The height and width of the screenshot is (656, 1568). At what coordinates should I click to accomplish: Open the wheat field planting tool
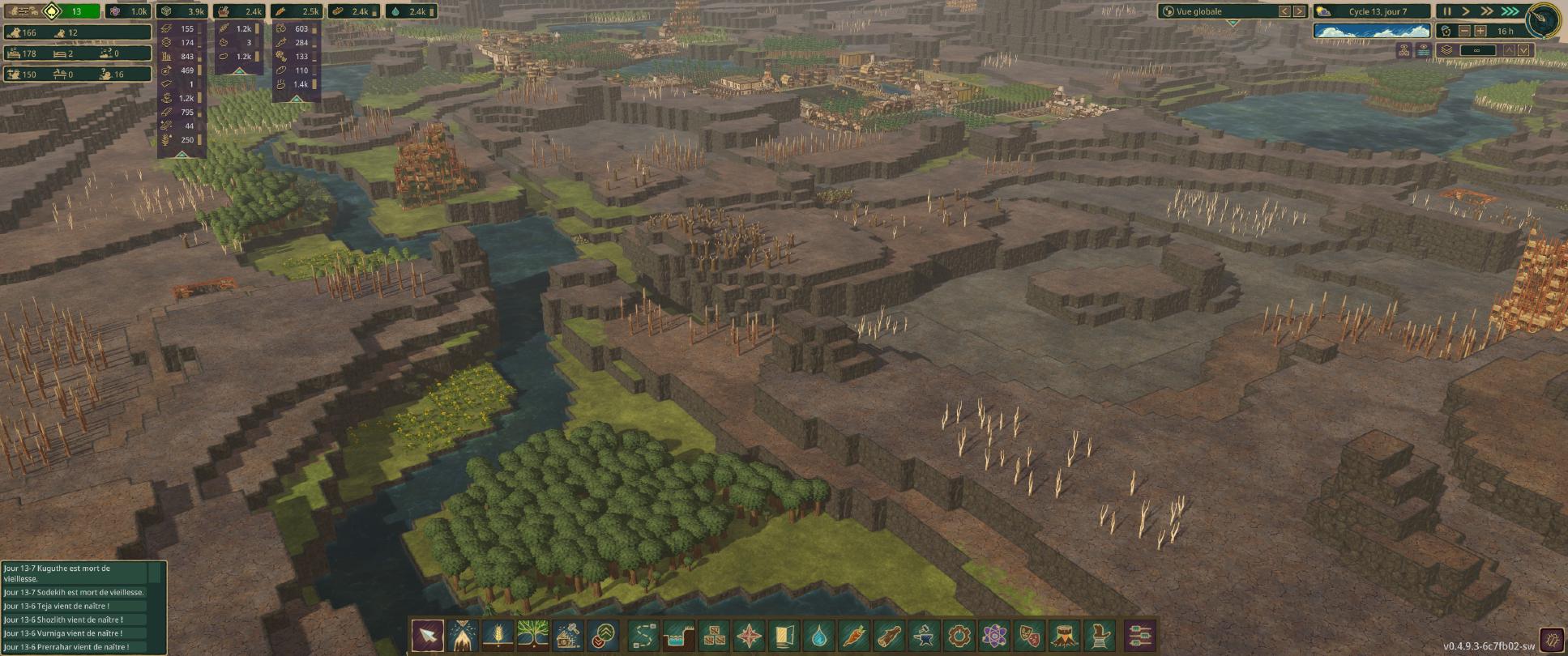pyautogui.click(x=498, y=636)
